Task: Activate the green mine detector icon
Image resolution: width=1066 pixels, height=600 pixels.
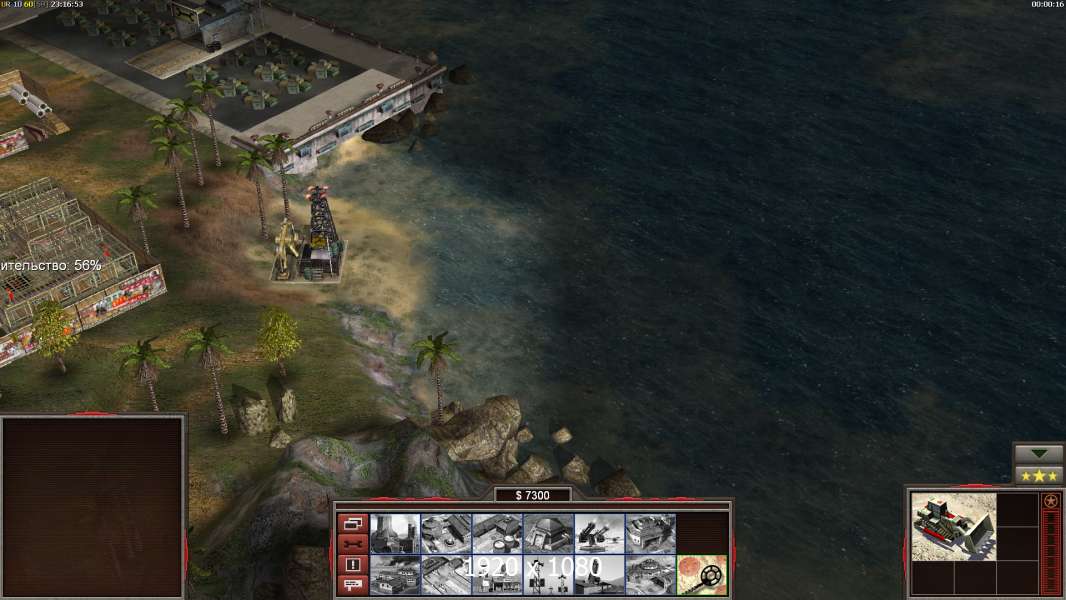Action: pos(701,574)
